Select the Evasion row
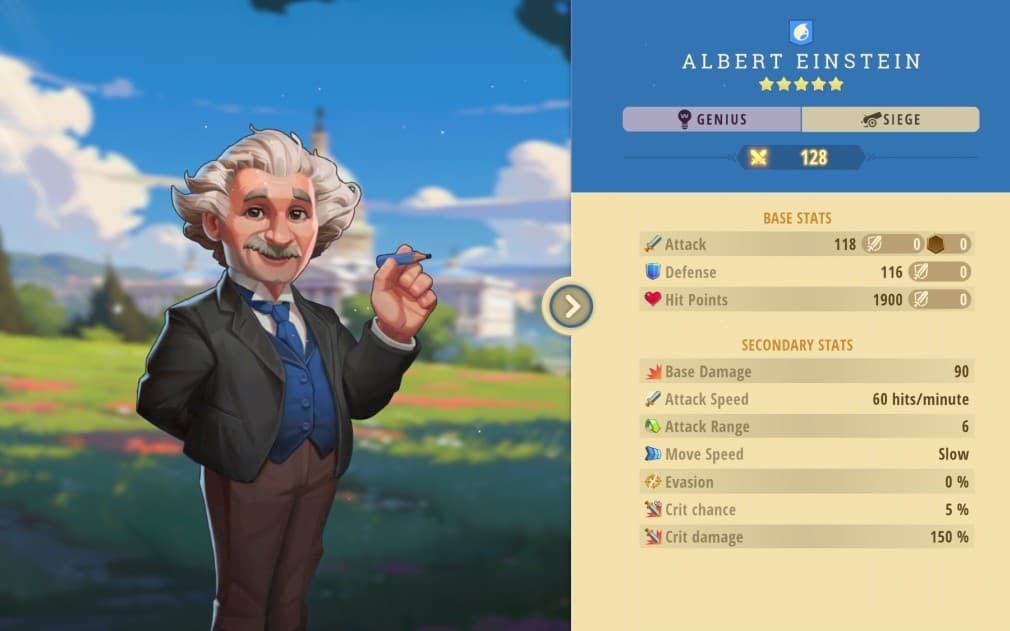 (x=805, y=482)
